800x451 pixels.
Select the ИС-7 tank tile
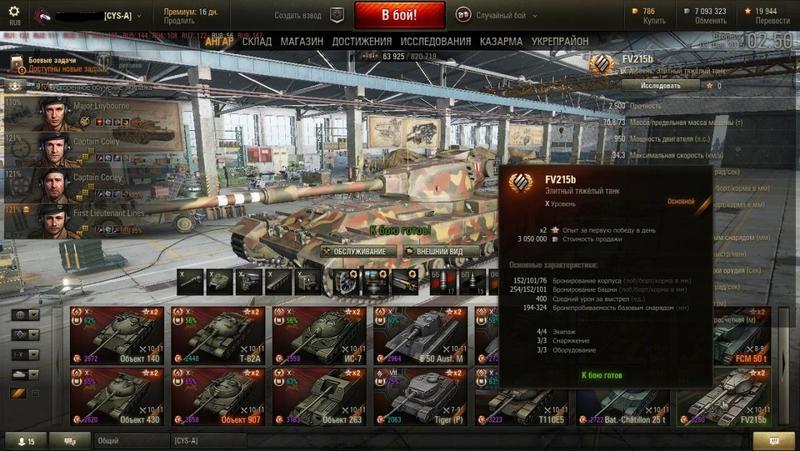pos(316,335)
